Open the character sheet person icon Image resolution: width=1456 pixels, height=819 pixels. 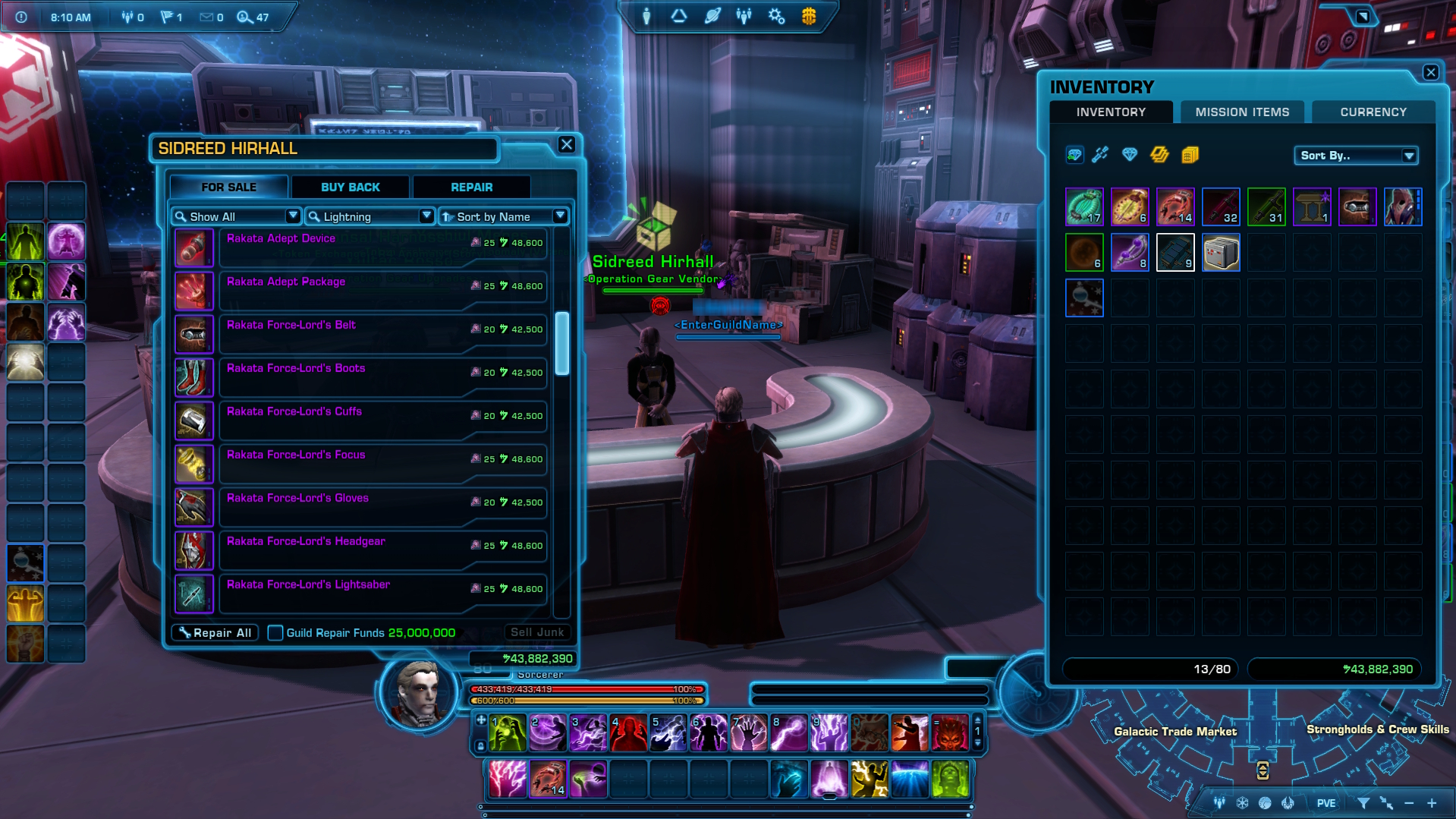(646, 16)
